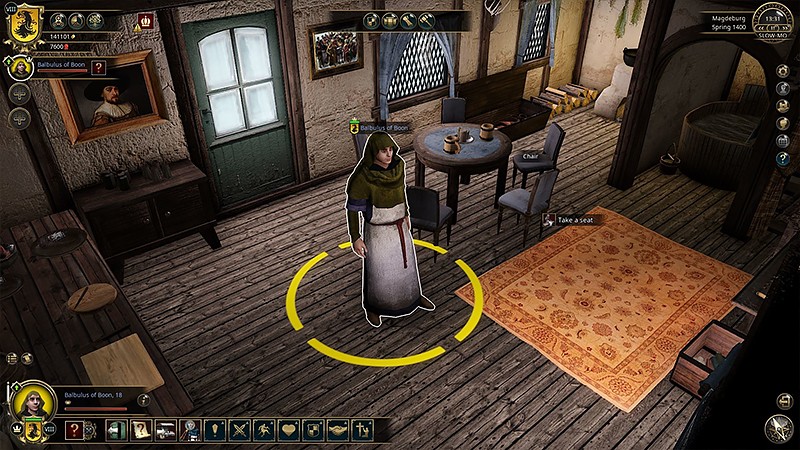Image resolution: width=800 pixels, height=450 pixels.
Task: Activate the exit door action
Action: tap(115, 430)
